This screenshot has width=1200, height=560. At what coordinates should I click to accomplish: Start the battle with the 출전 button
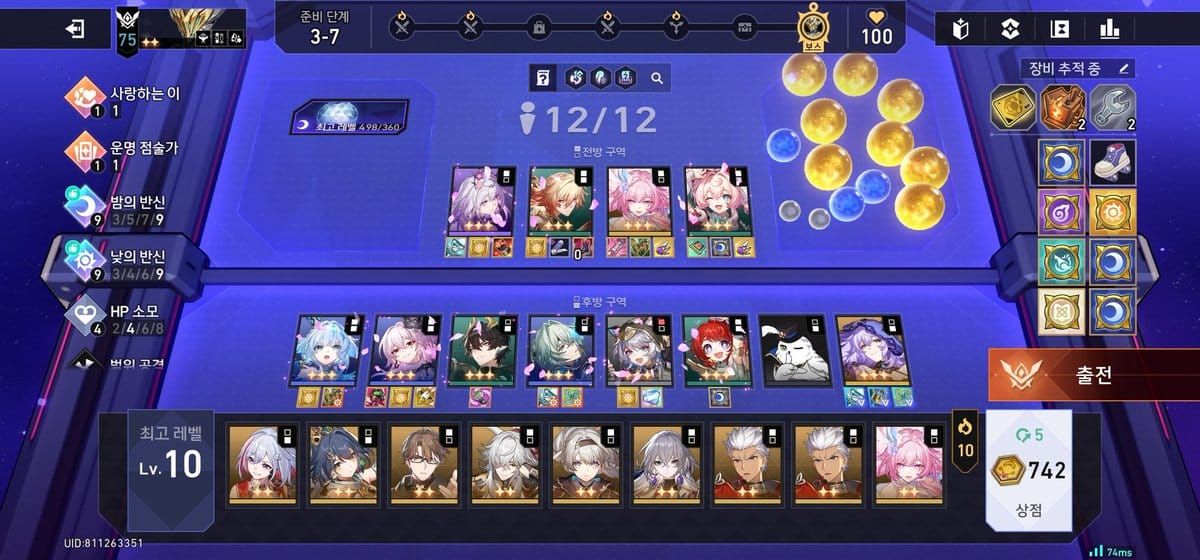(1094, 377)
